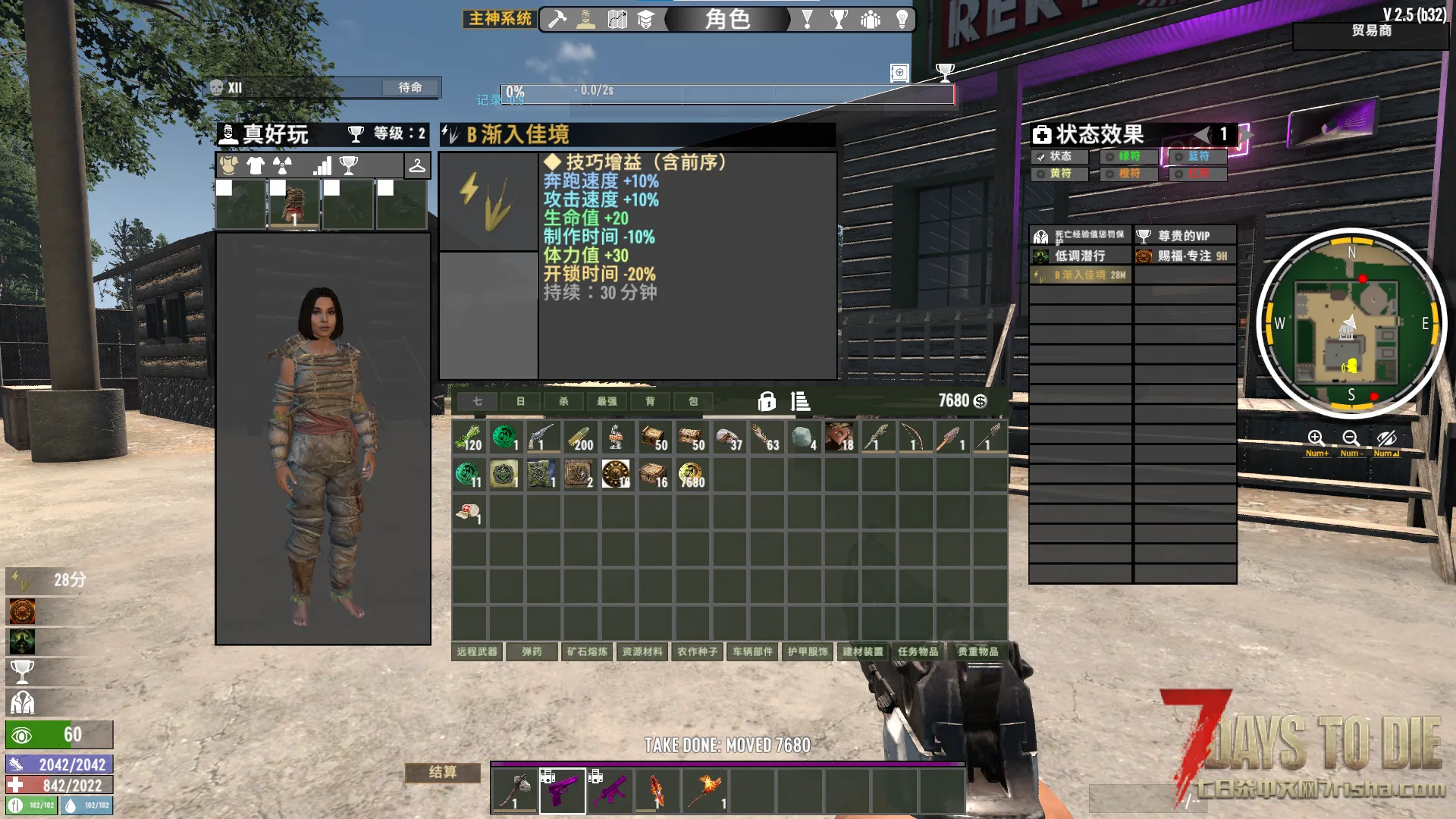This screenshot has width=1456, height=819.
Task: Select the bandage item in backpack
Action: coord(469,512)
